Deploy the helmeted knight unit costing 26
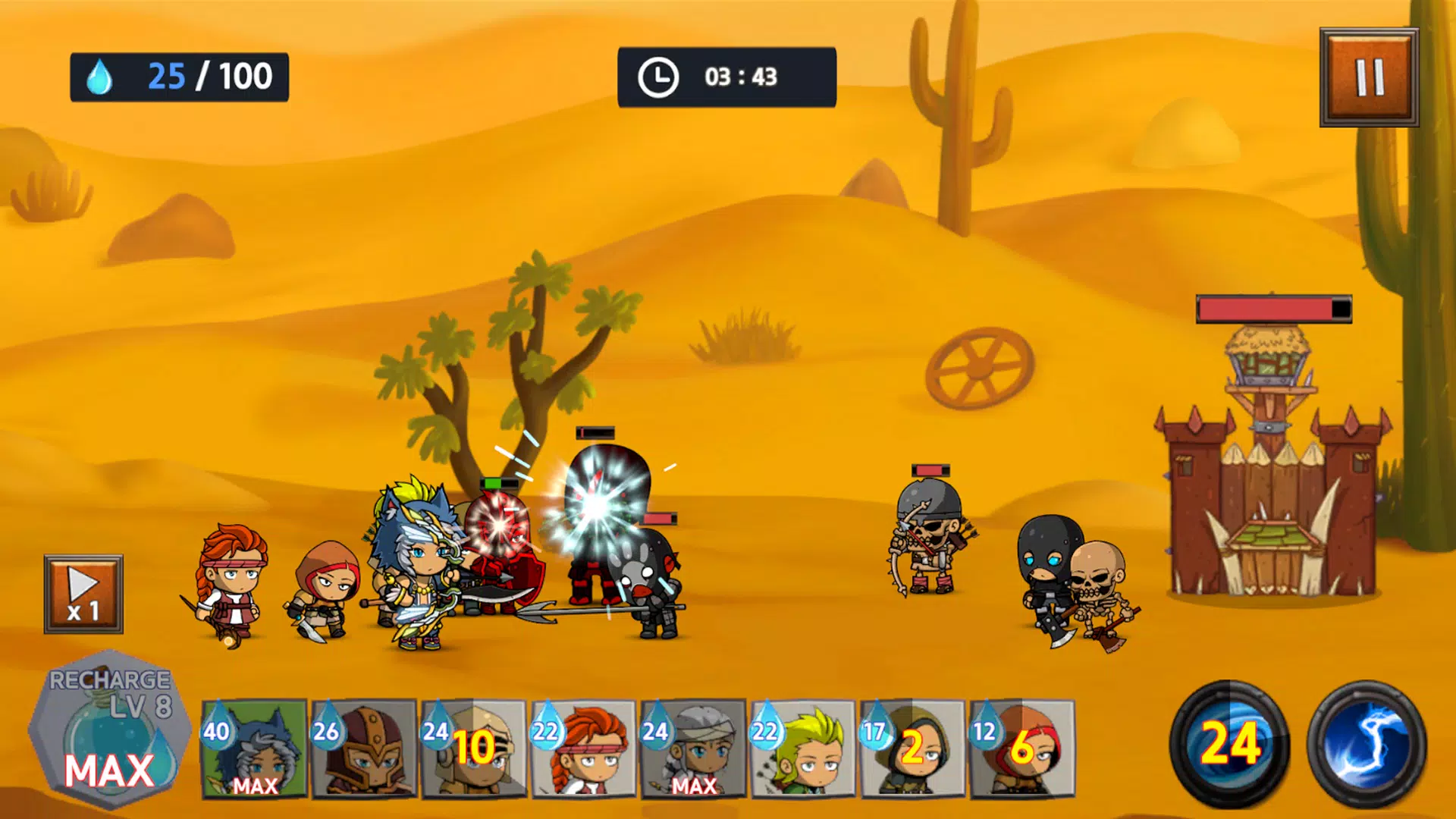 pos(364,748)
